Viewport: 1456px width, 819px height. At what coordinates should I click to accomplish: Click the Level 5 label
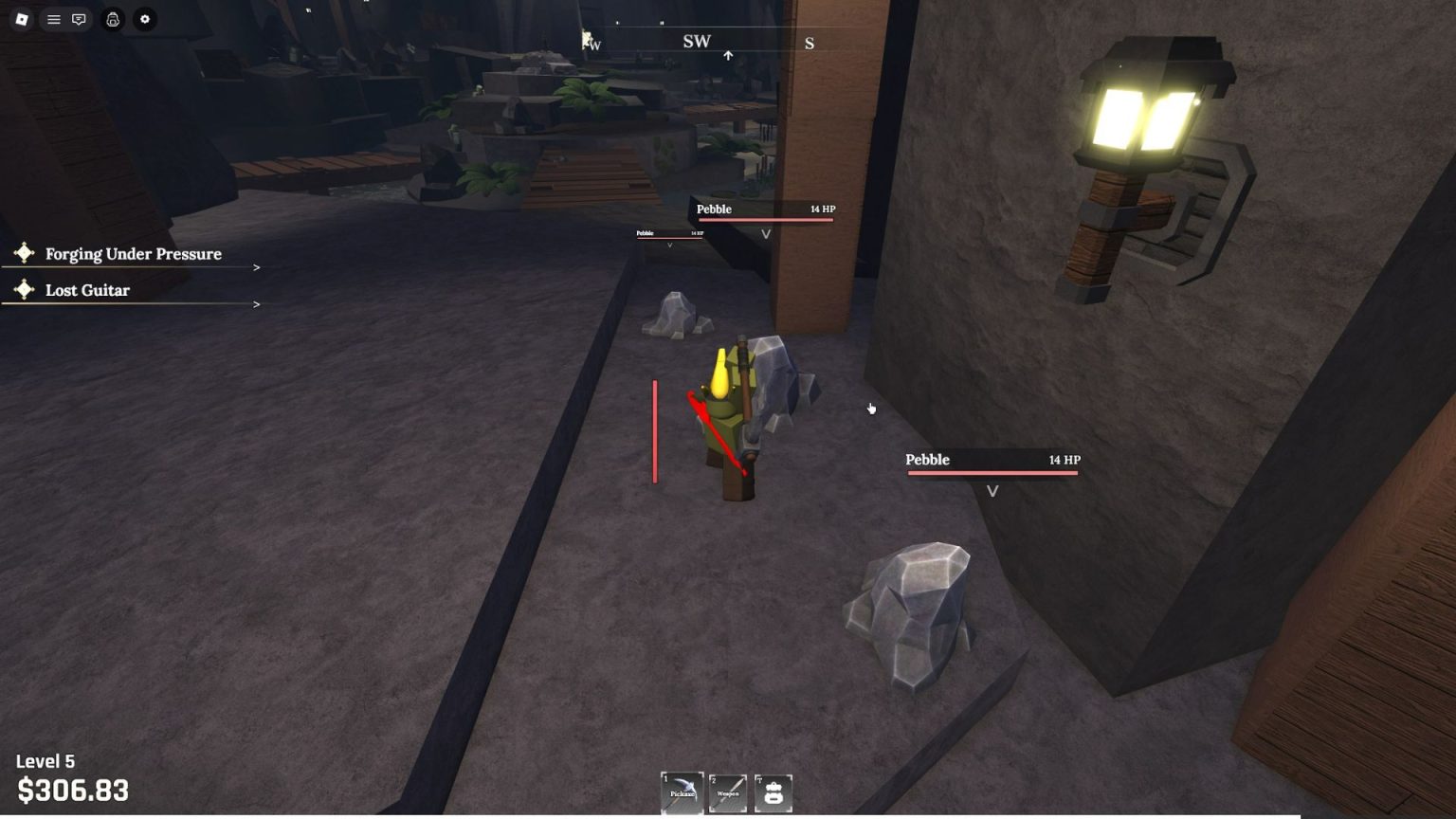coord(44,761)
